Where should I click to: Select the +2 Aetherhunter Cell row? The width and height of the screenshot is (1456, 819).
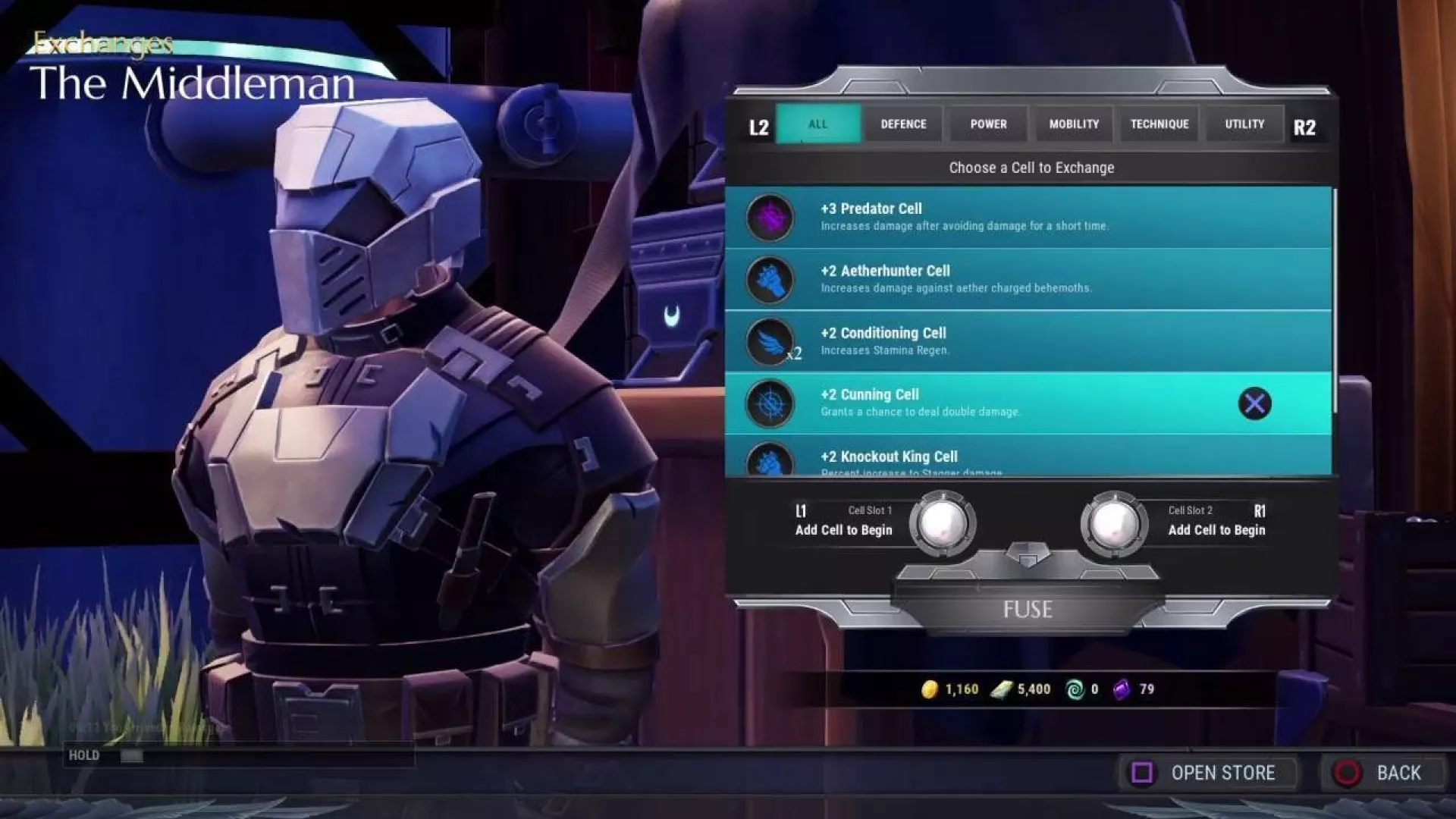(x=1028, y=279)
